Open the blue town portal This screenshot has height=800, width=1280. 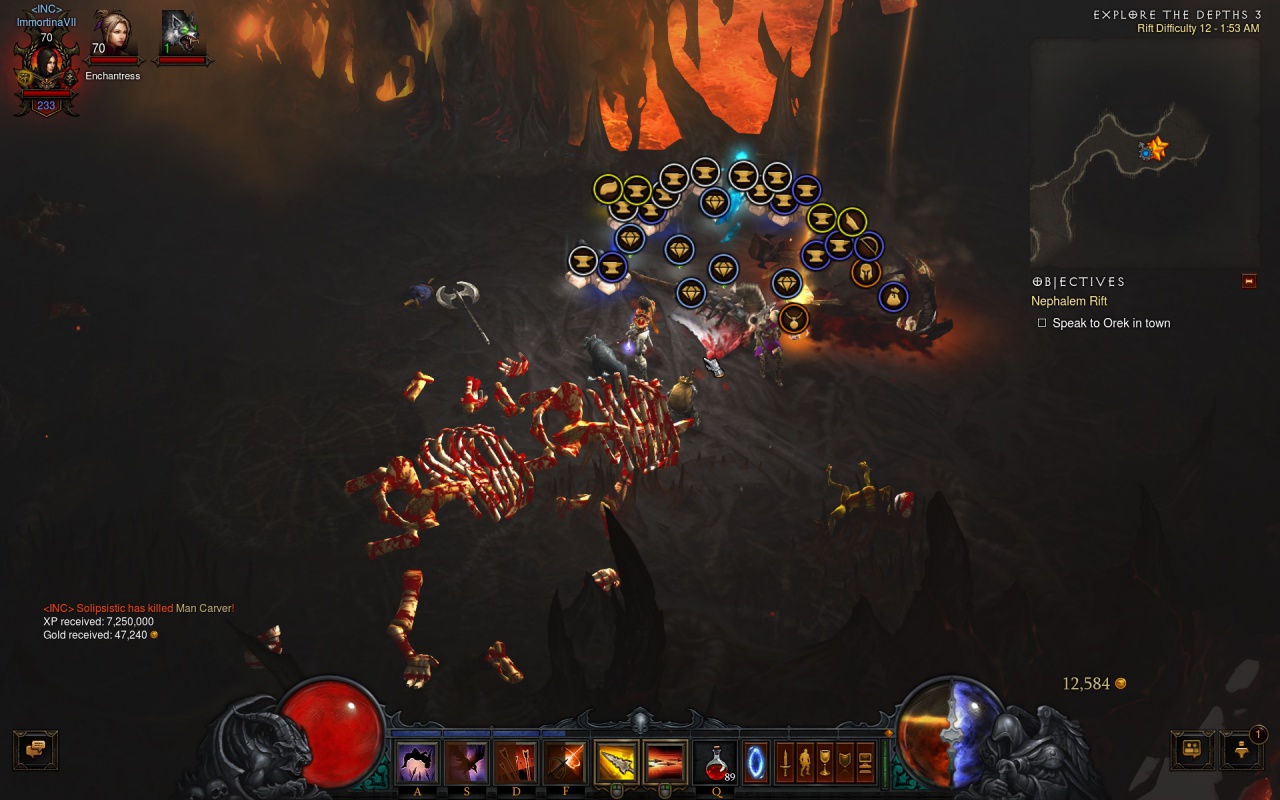(x=756, y=762)
